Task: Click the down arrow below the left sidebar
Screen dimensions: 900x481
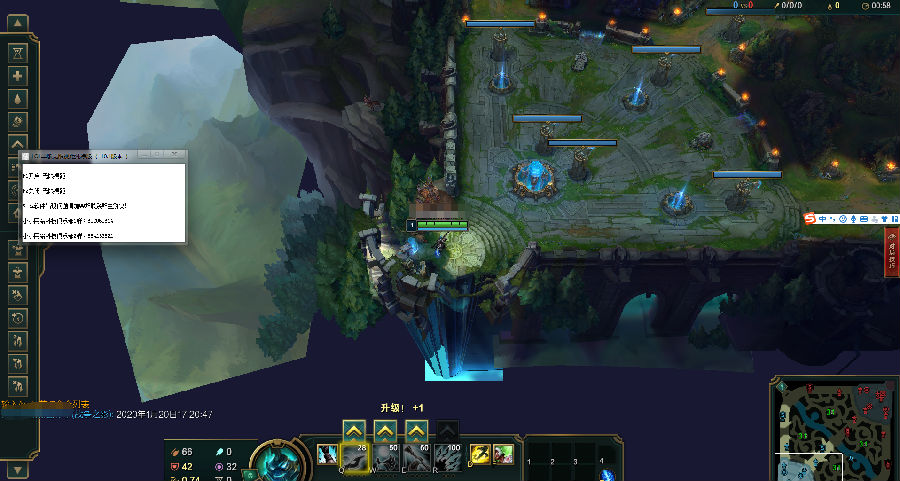Action: [x=18, y=469]
